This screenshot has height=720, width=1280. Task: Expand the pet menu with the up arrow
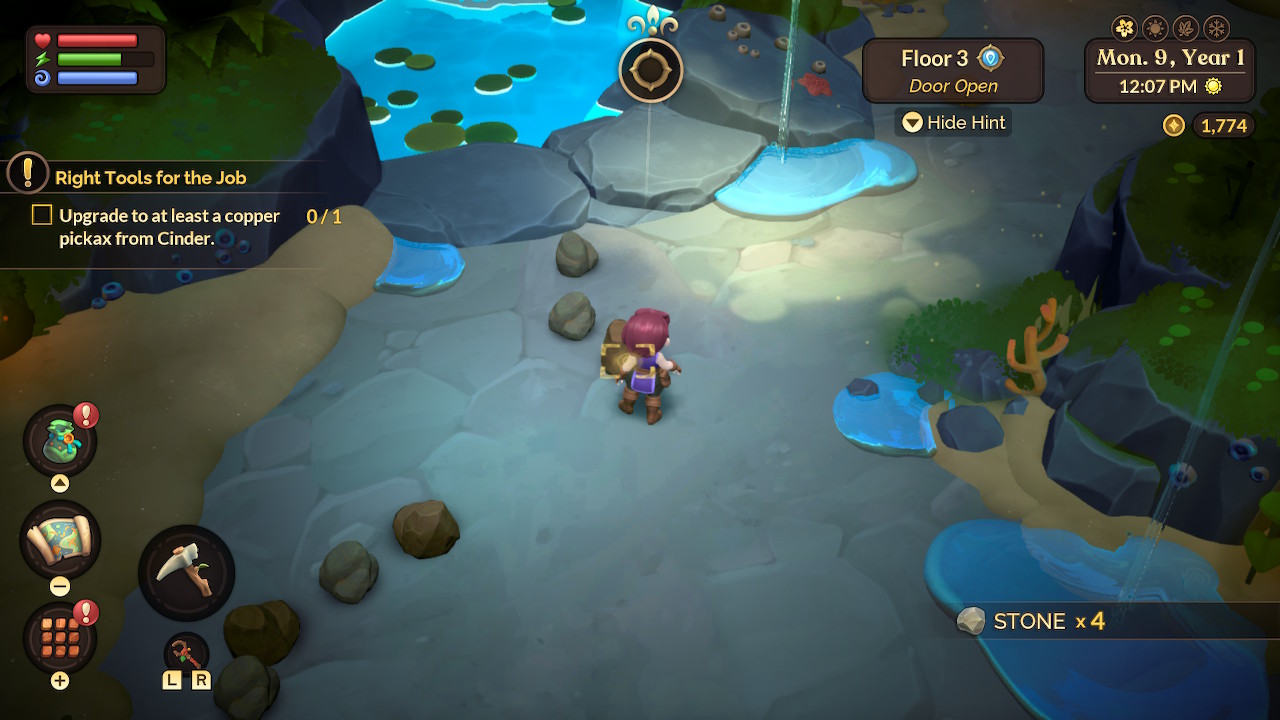coord(60,482)
